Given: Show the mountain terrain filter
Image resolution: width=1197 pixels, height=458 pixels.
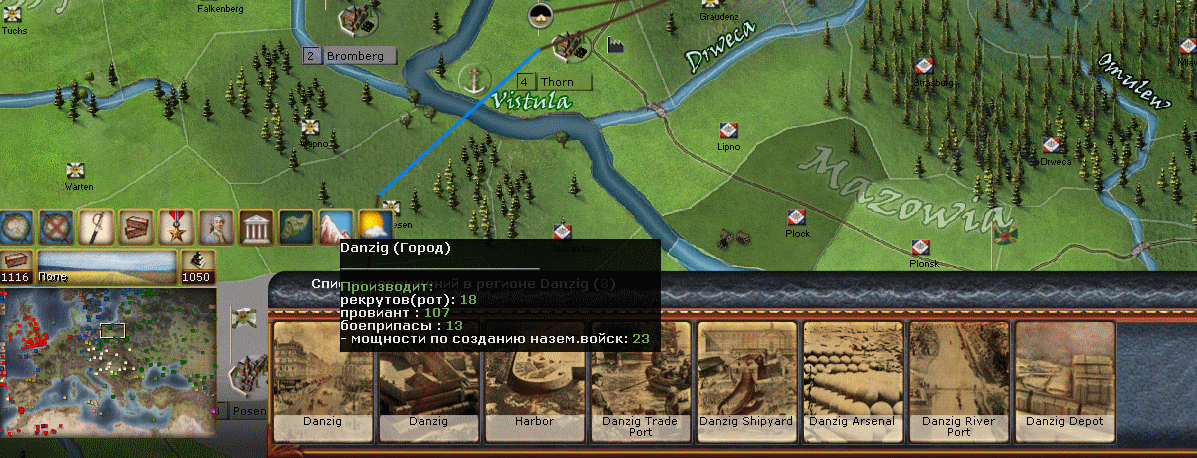Looking at the screenshot, I should [x=335, y=227].
